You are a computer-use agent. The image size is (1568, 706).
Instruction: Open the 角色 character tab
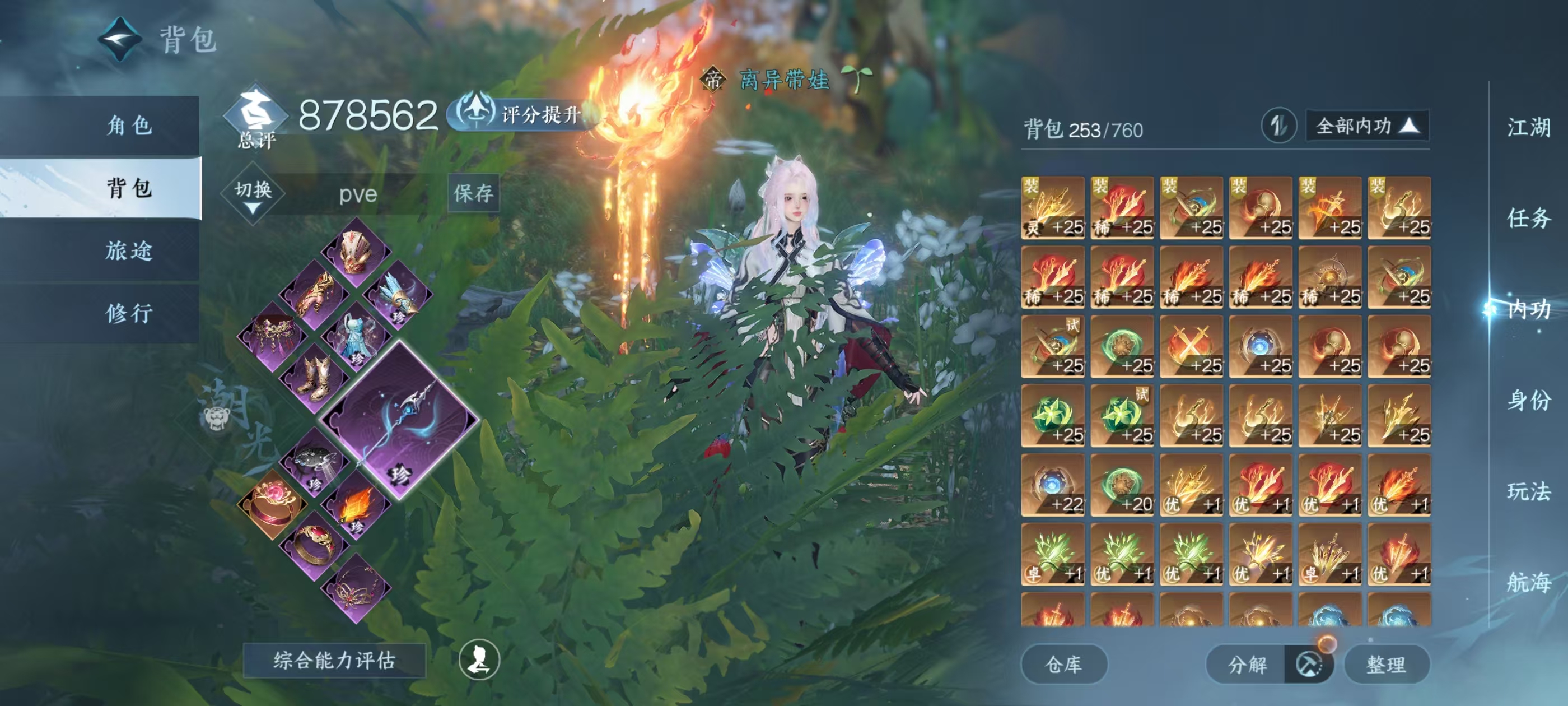pyautogui.click(x=128, y=126)
